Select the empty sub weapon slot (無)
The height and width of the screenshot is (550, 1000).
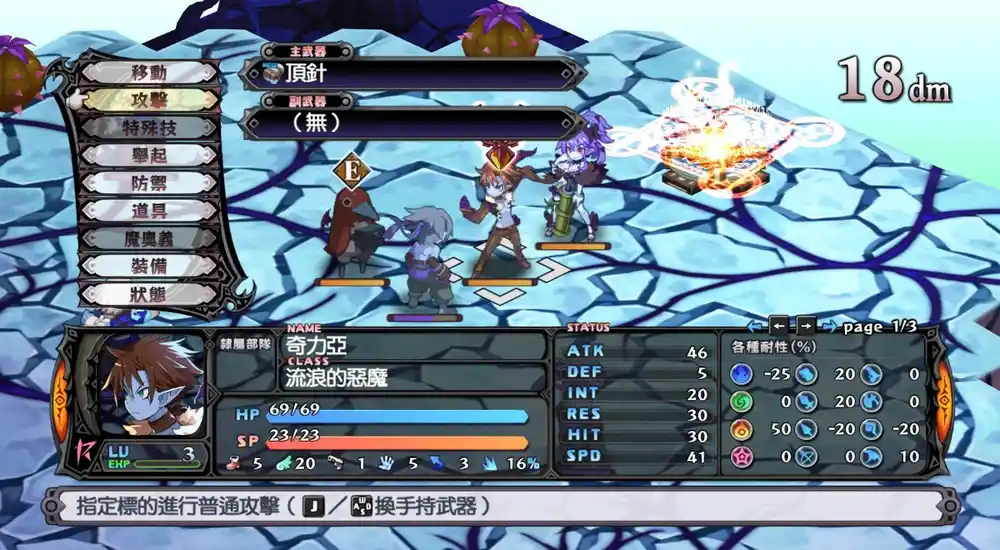pos(410,123)
